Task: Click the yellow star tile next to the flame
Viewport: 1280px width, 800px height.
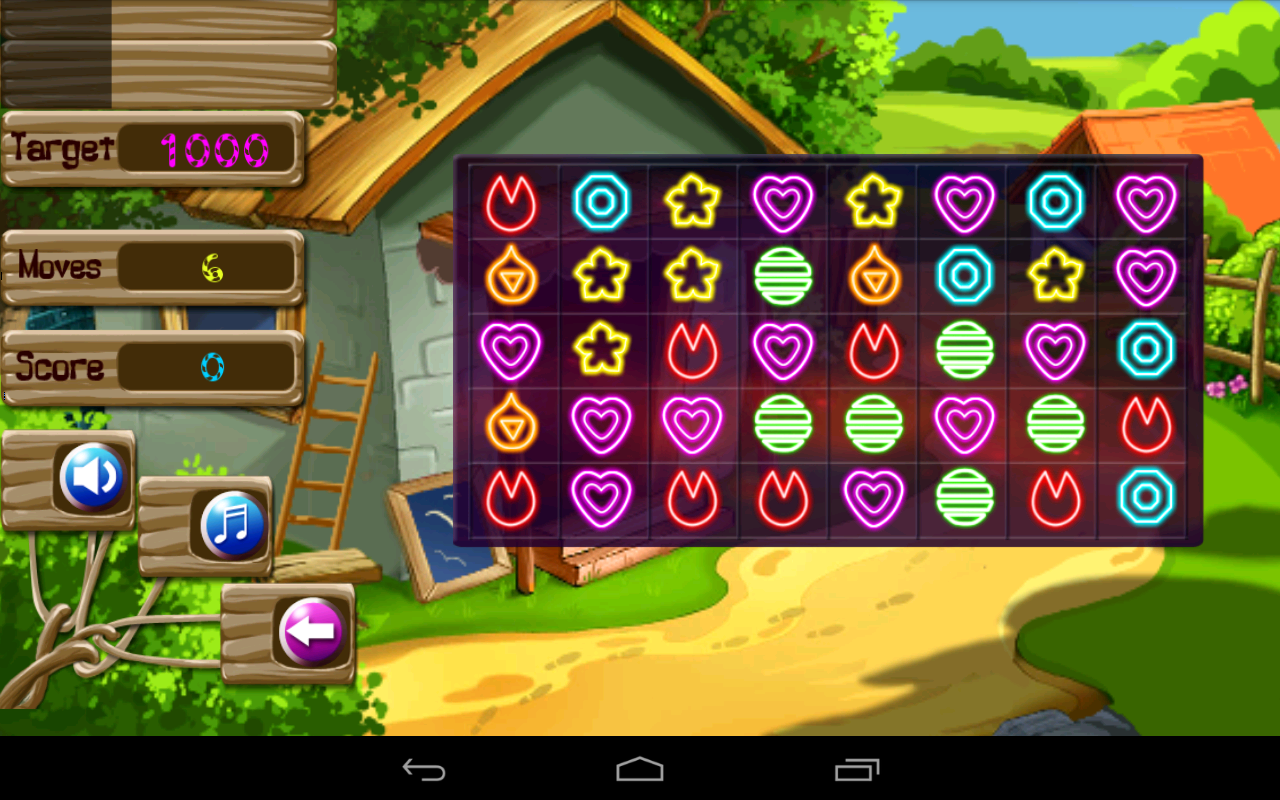Action: (692, 202)
